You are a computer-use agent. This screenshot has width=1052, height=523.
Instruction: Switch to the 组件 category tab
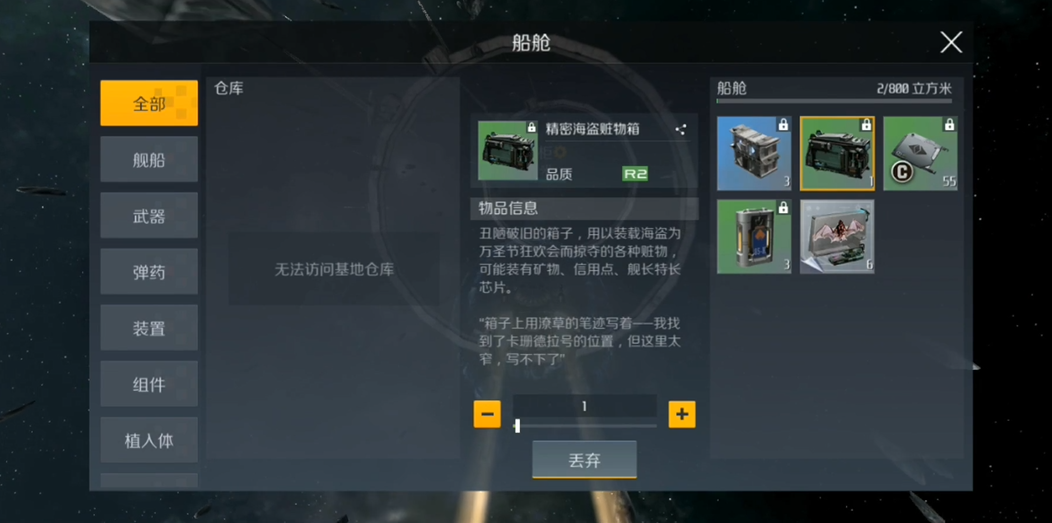pos(149,384)
